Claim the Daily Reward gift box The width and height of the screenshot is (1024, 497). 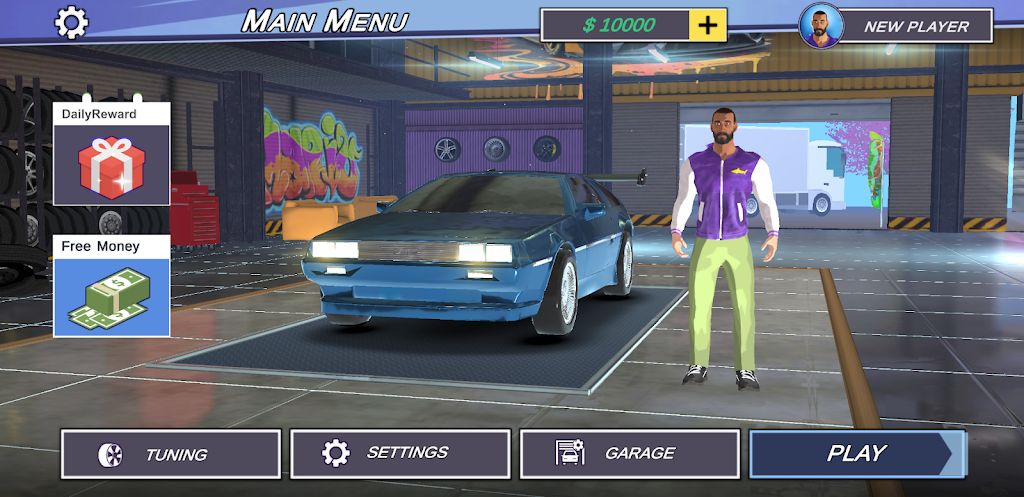(112, 166)
